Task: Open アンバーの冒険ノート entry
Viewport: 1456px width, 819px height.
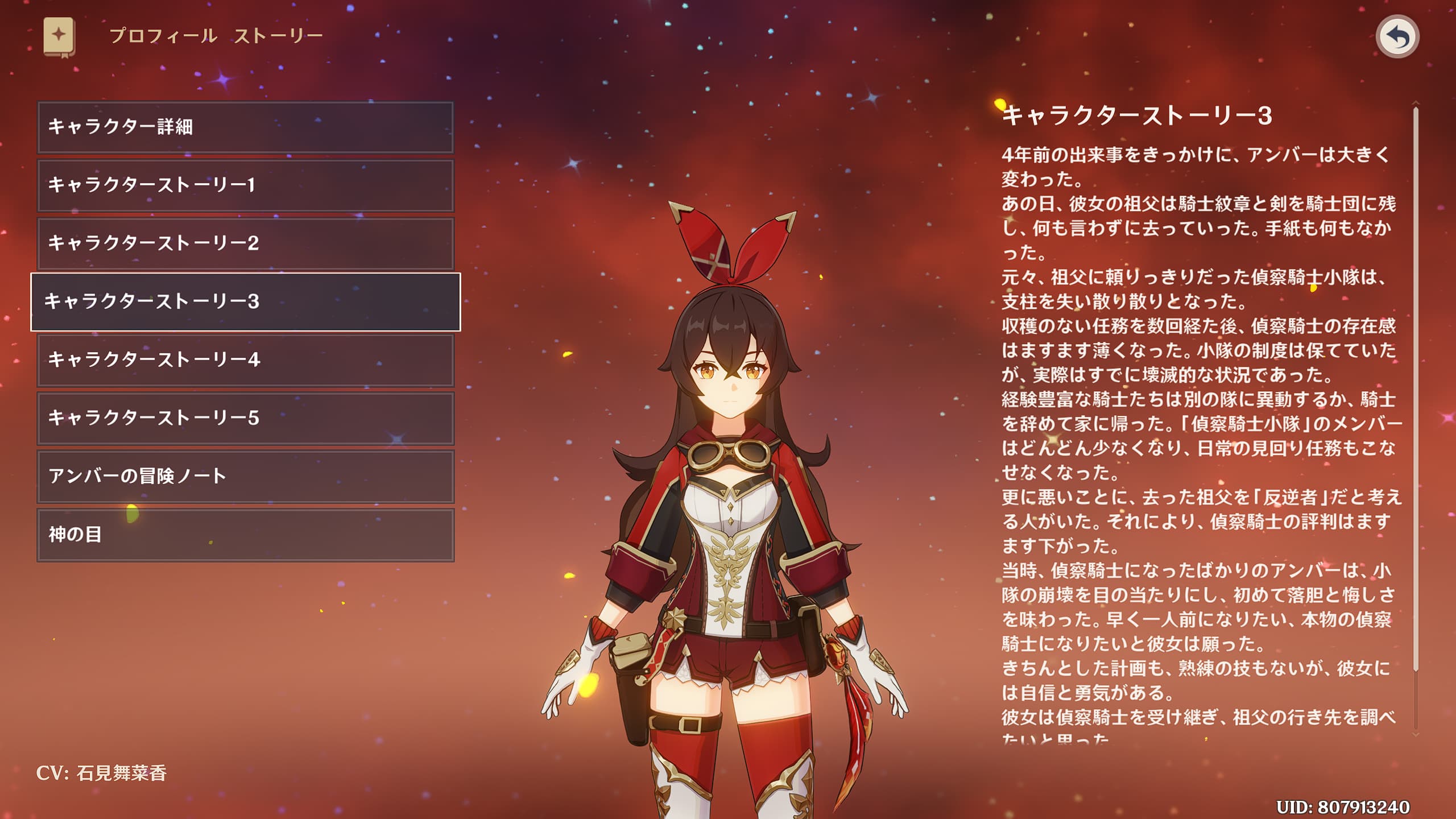Action: (x=245, y=477)
